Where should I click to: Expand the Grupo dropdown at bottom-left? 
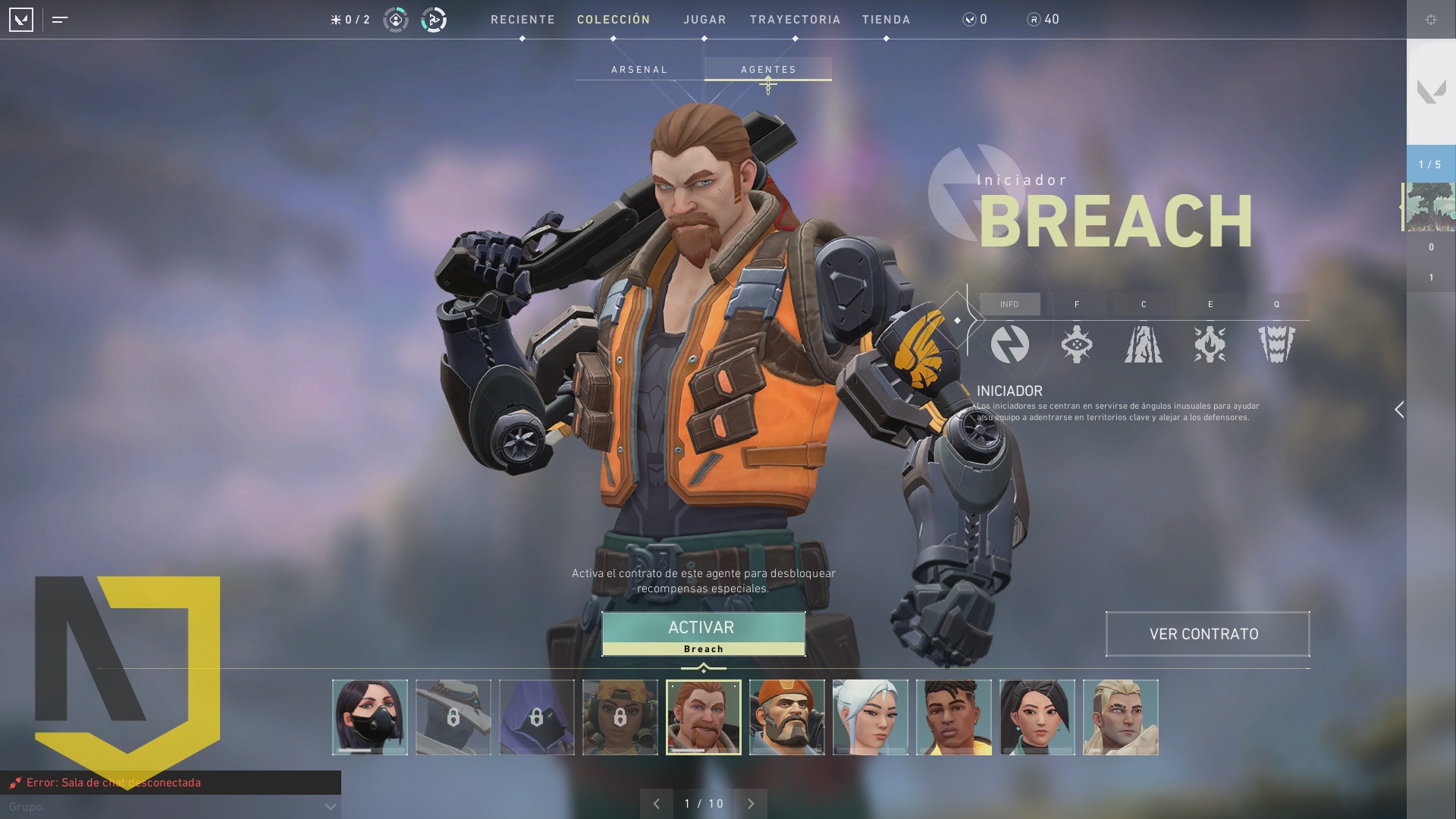(329, 807)
